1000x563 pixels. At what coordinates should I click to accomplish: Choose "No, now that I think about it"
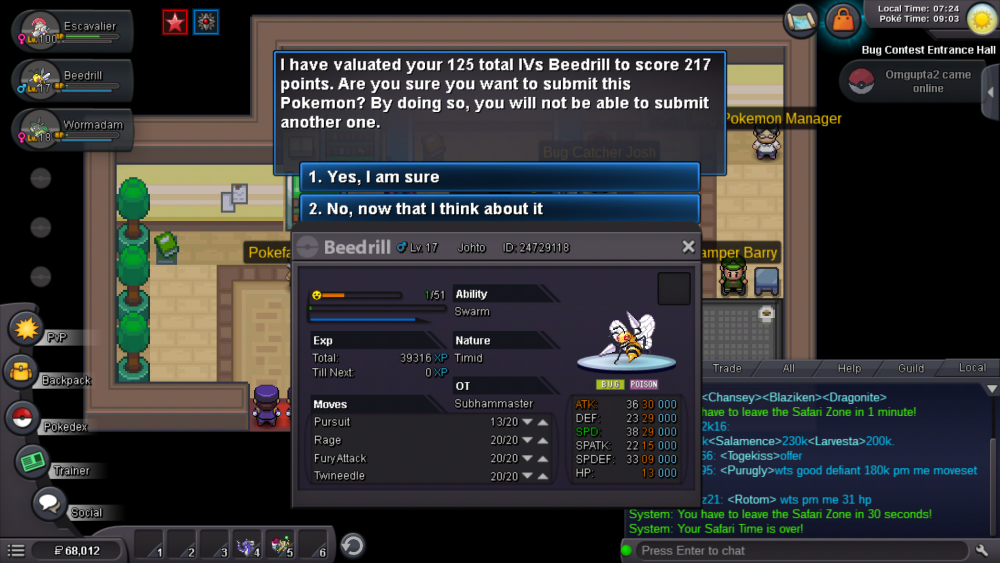click(499, 209)
